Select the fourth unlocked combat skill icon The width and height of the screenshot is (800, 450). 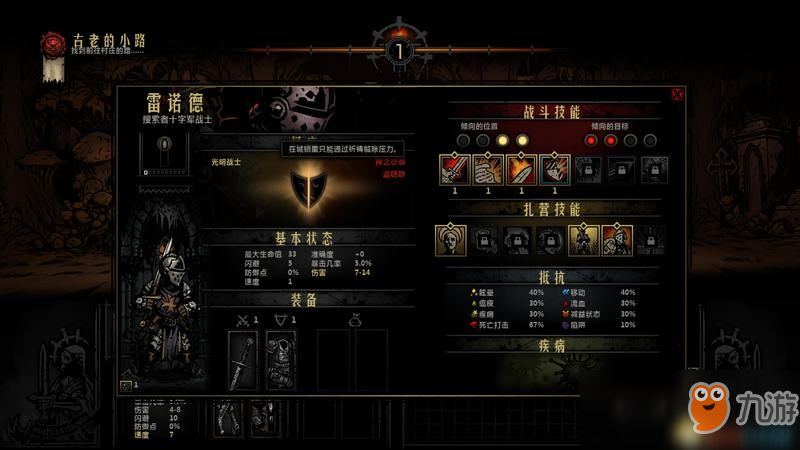click(x=555, y=170)
